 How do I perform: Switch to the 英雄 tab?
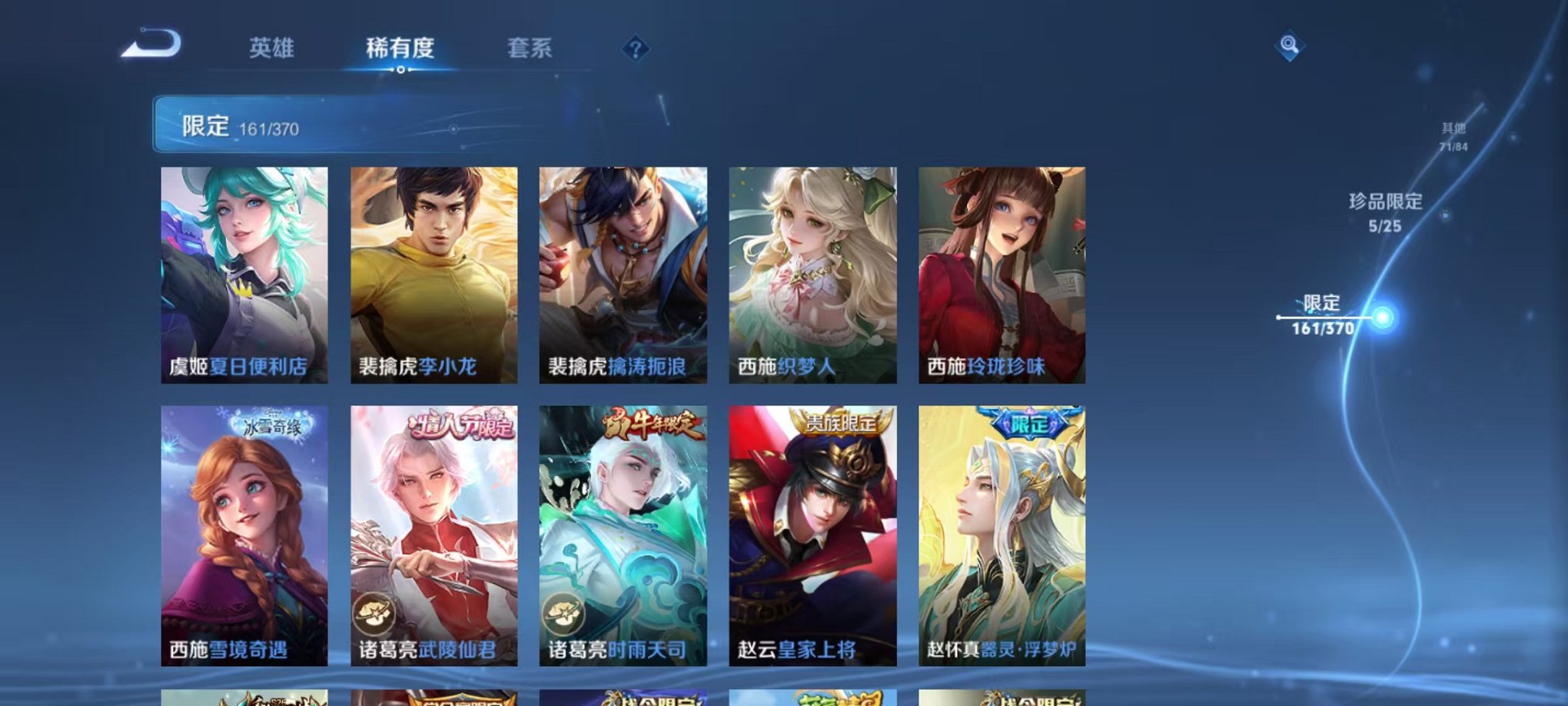(273, 48)
